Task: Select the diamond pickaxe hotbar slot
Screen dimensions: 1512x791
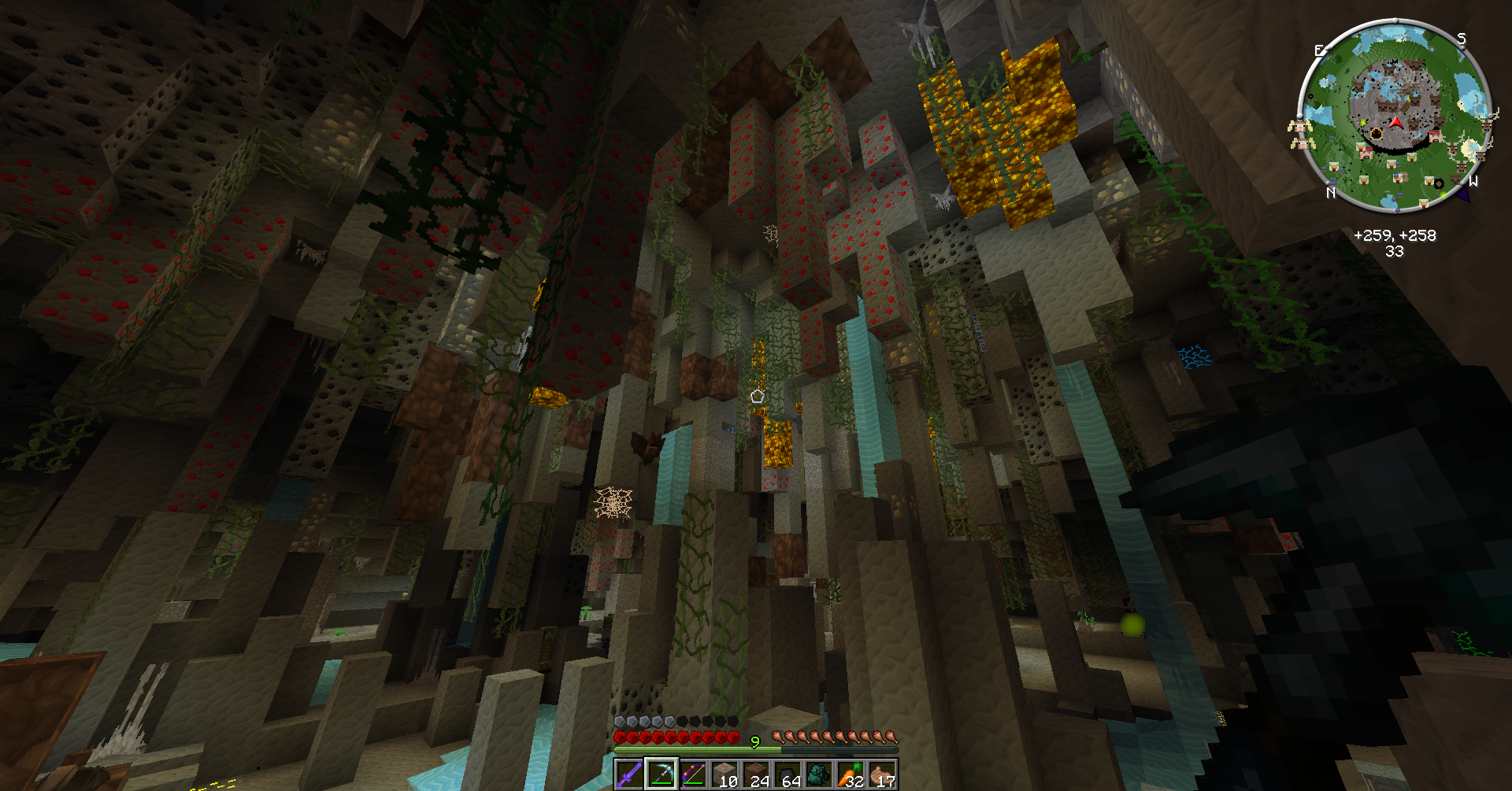Action: (661, 774)
